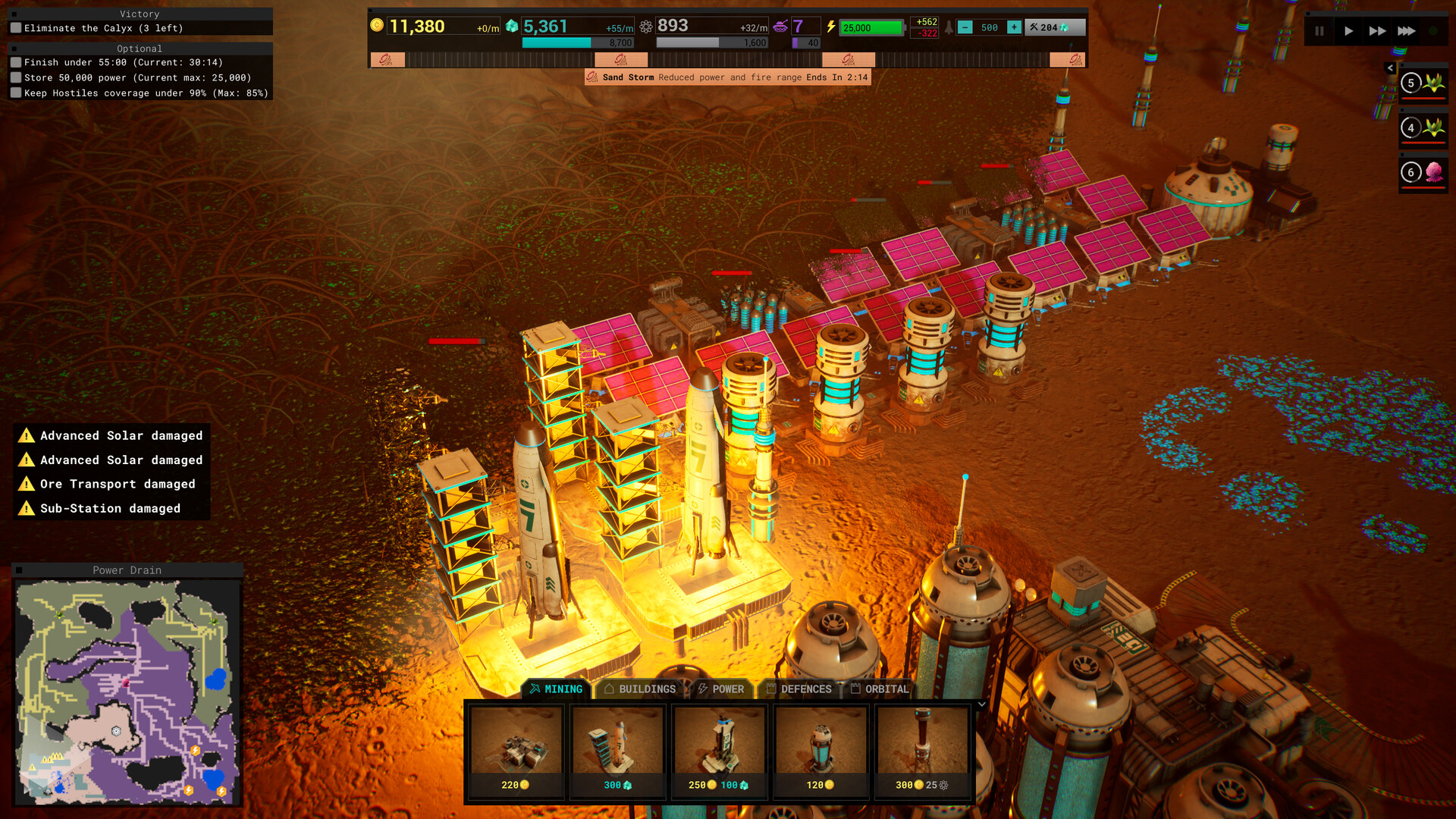Viewport: 1456px width, 819px height.
Task: Select the Mining tab pickaxe icon
Action: pos(535,689)
